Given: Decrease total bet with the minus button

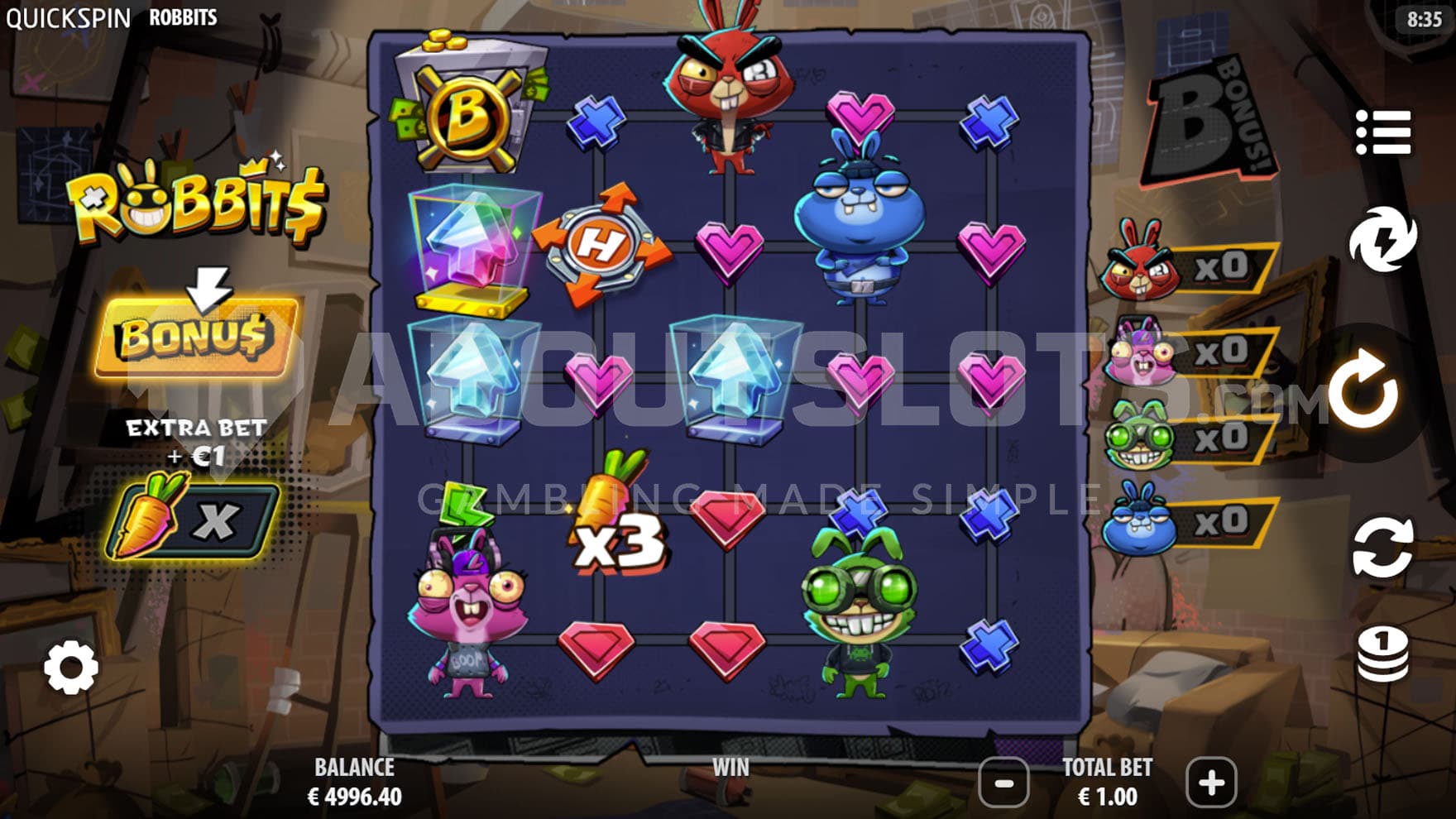Looking at the screenshot, I should [x=1004, y=782].
